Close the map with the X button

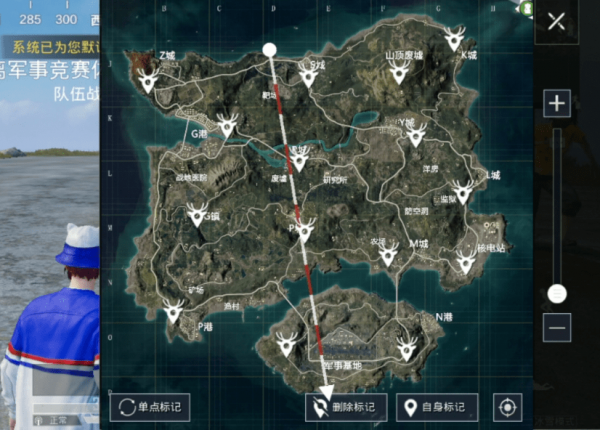point(557,22)
